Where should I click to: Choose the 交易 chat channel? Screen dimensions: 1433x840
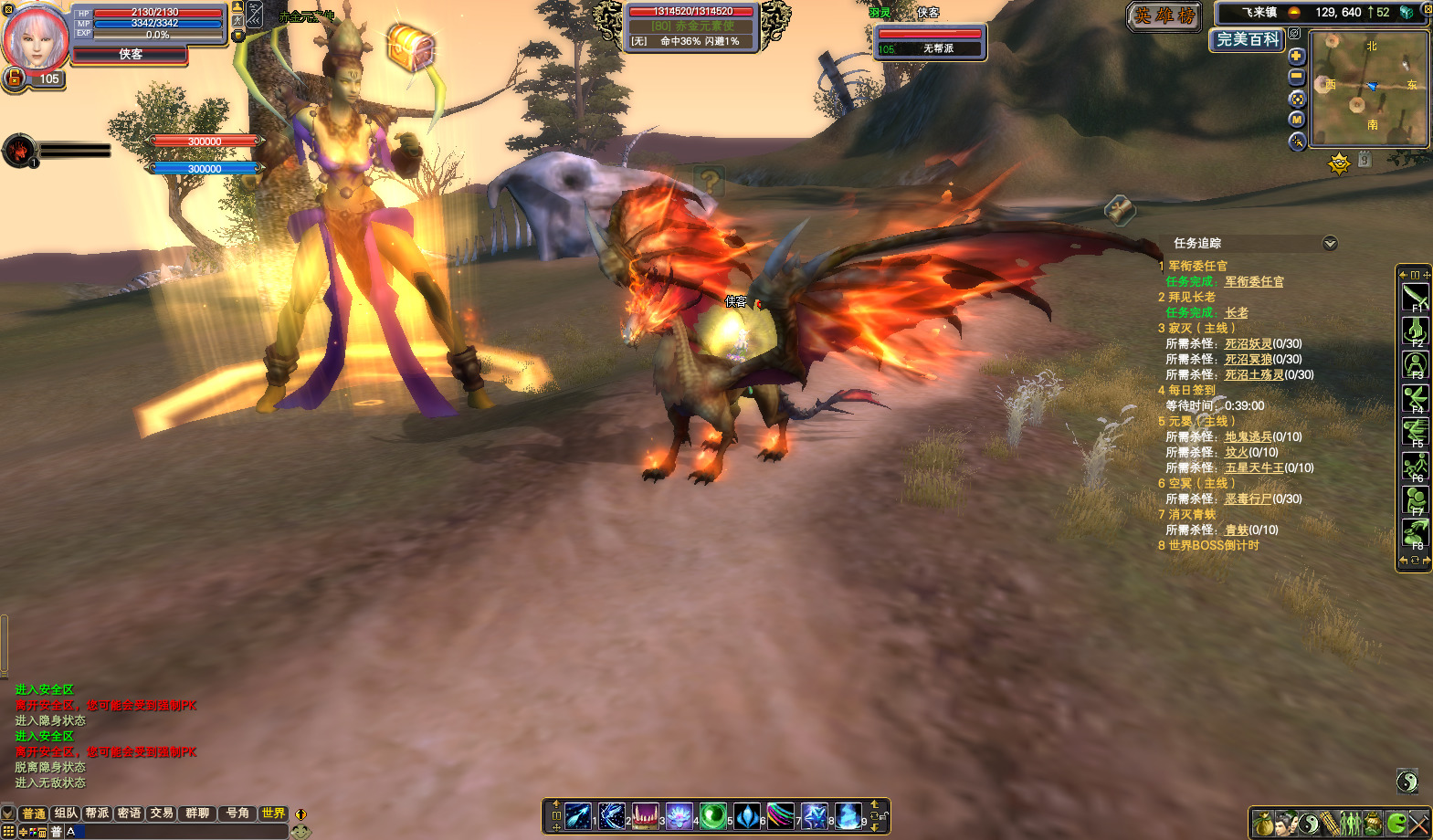pyautogui.click(x=162, y=813)
